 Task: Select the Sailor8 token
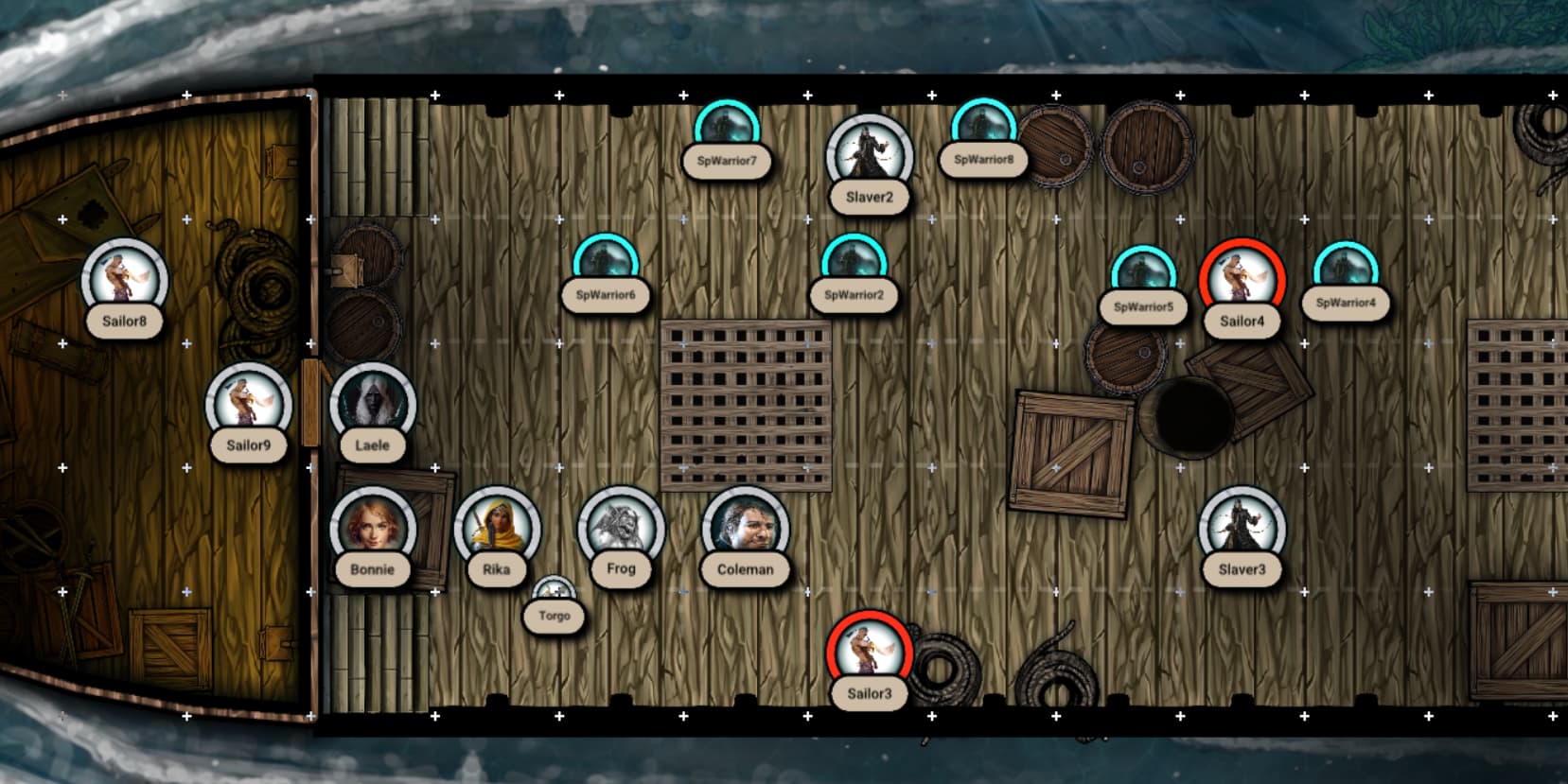tap(124, 281)
